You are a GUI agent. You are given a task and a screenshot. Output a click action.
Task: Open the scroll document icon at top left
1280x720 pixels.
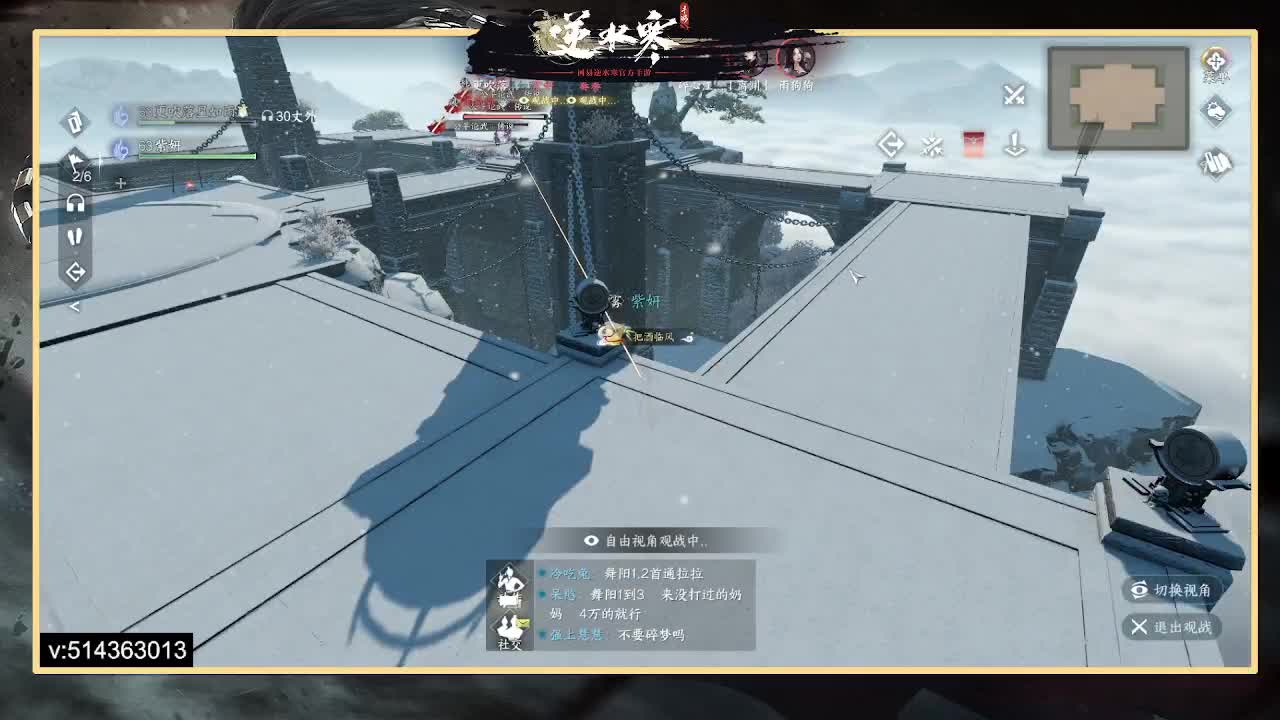[x=75, y=122]
